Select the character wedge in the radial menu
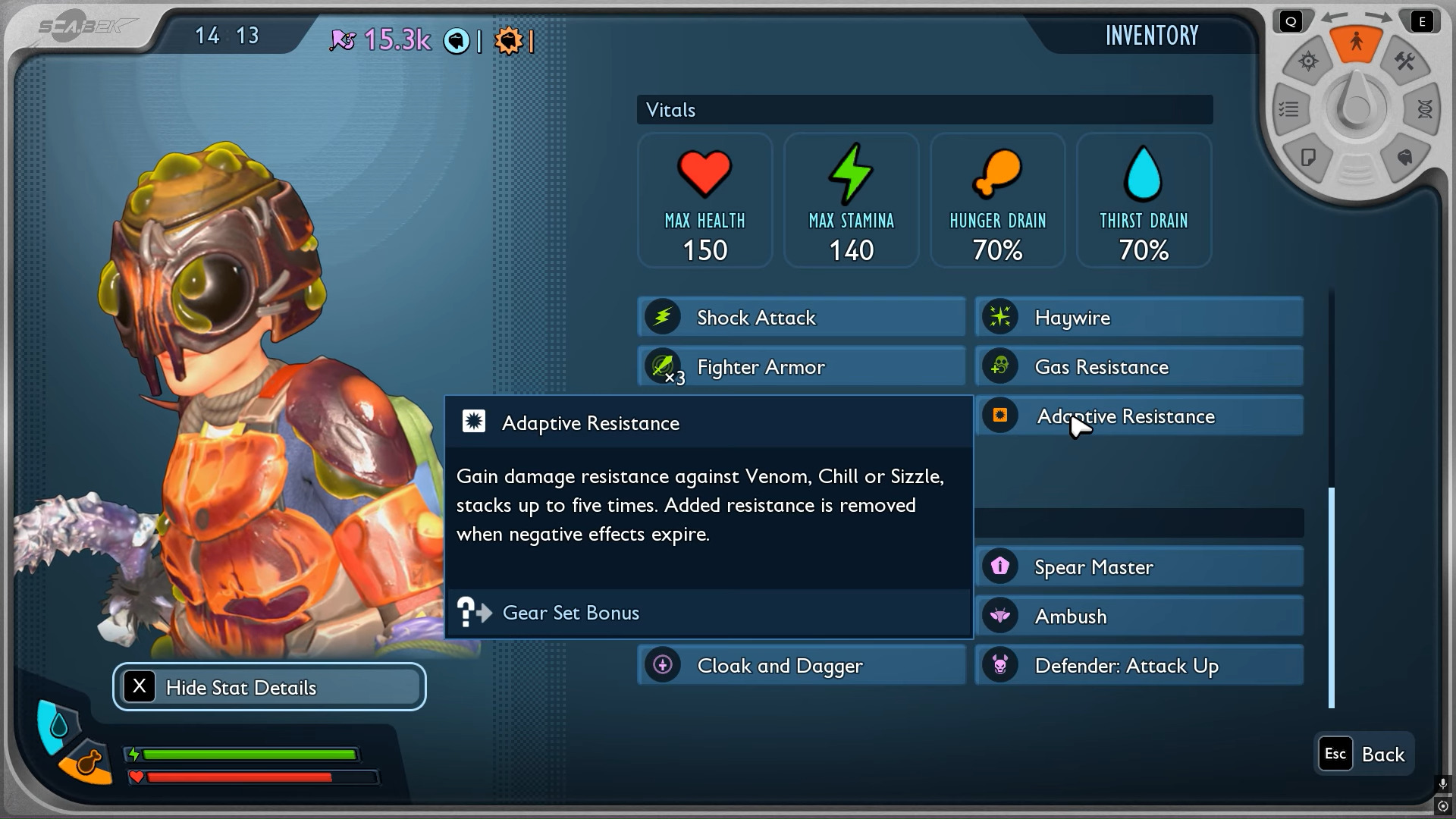The width and height of the screenshot is (1456, 819). [x=1357, y=43]
